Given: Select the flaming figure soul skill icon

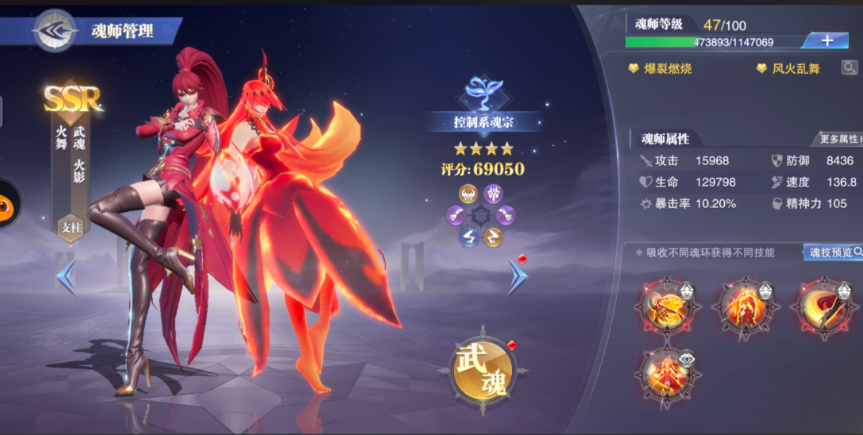Looking at the screenshot, I should point(746,307).
